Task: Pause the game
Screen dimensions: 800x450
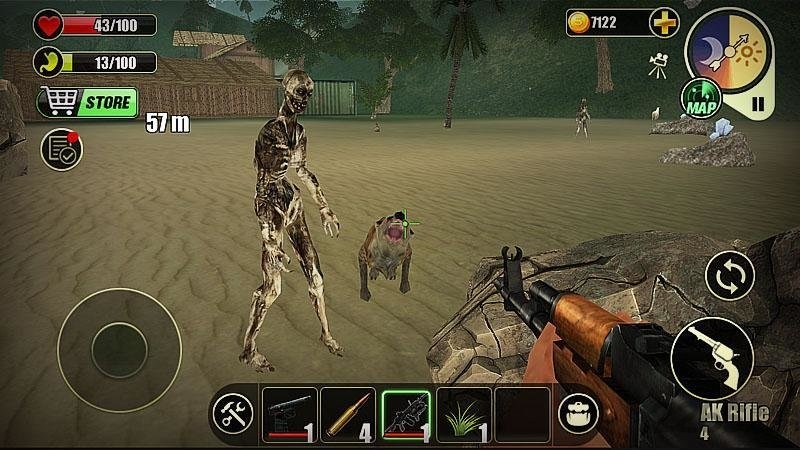Action: click(758, 103)
